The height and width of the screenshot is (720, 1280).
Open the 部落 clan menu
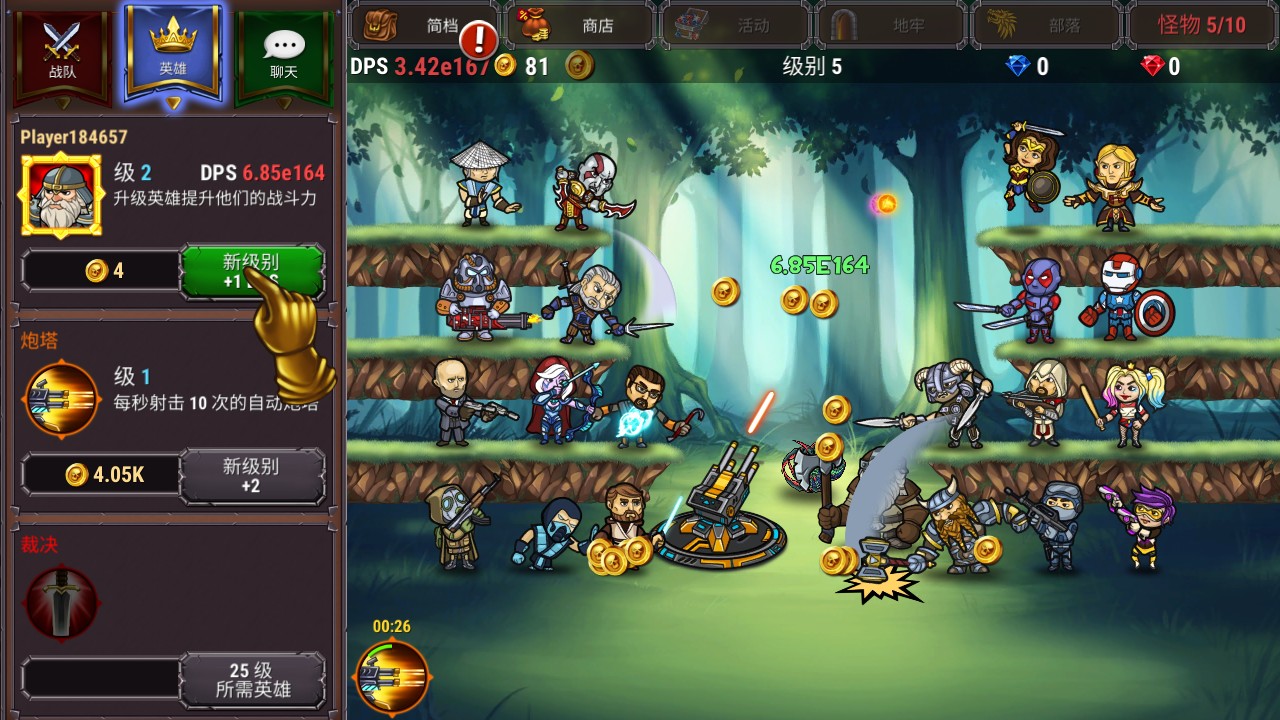[x=1048, y=25]
